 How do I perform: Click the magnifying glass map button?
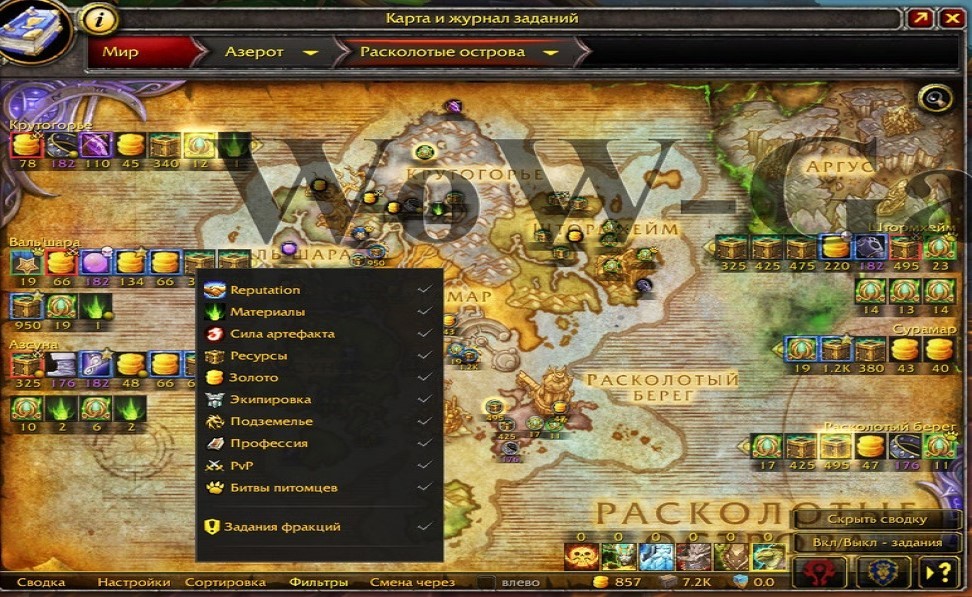[936, 98]
